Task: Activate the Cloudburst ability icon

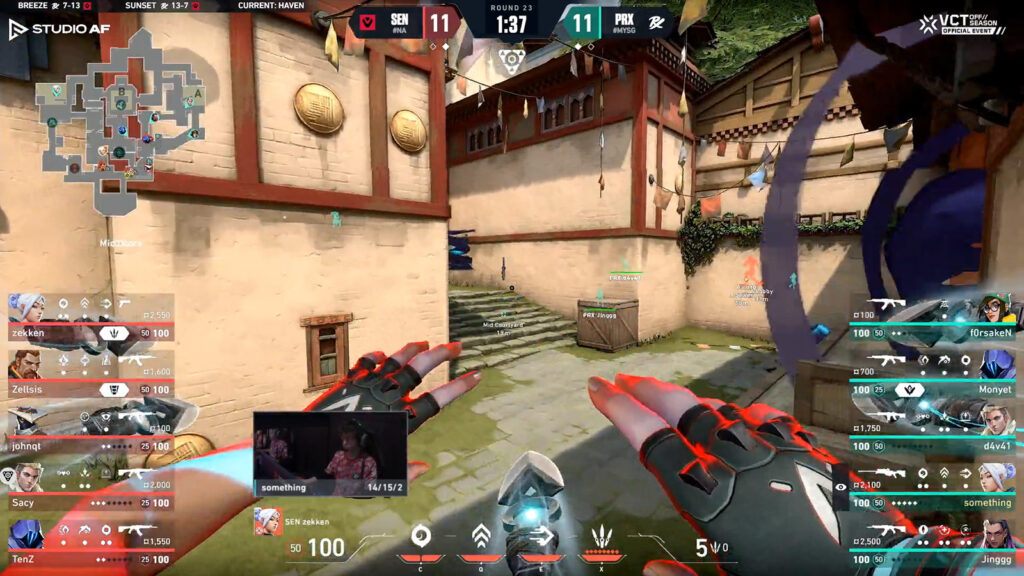Action: [421, 536]
